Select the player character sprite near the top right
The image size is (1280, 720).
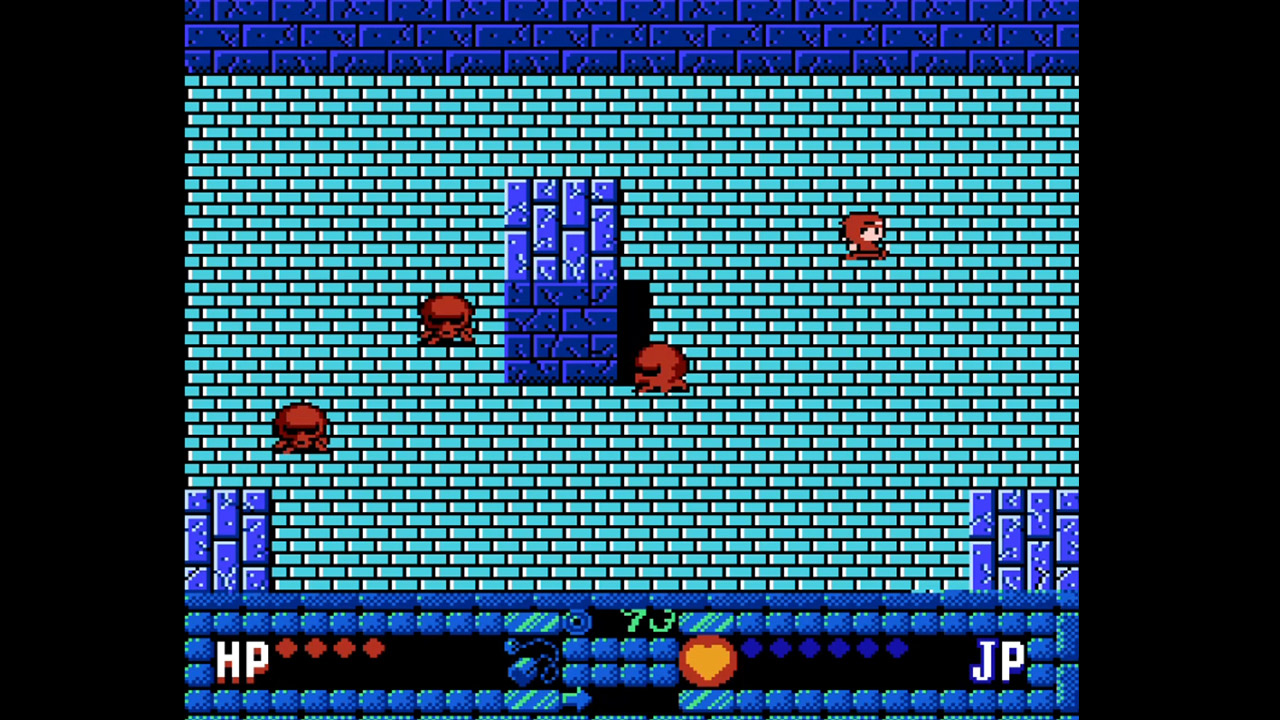click(865, 235)
